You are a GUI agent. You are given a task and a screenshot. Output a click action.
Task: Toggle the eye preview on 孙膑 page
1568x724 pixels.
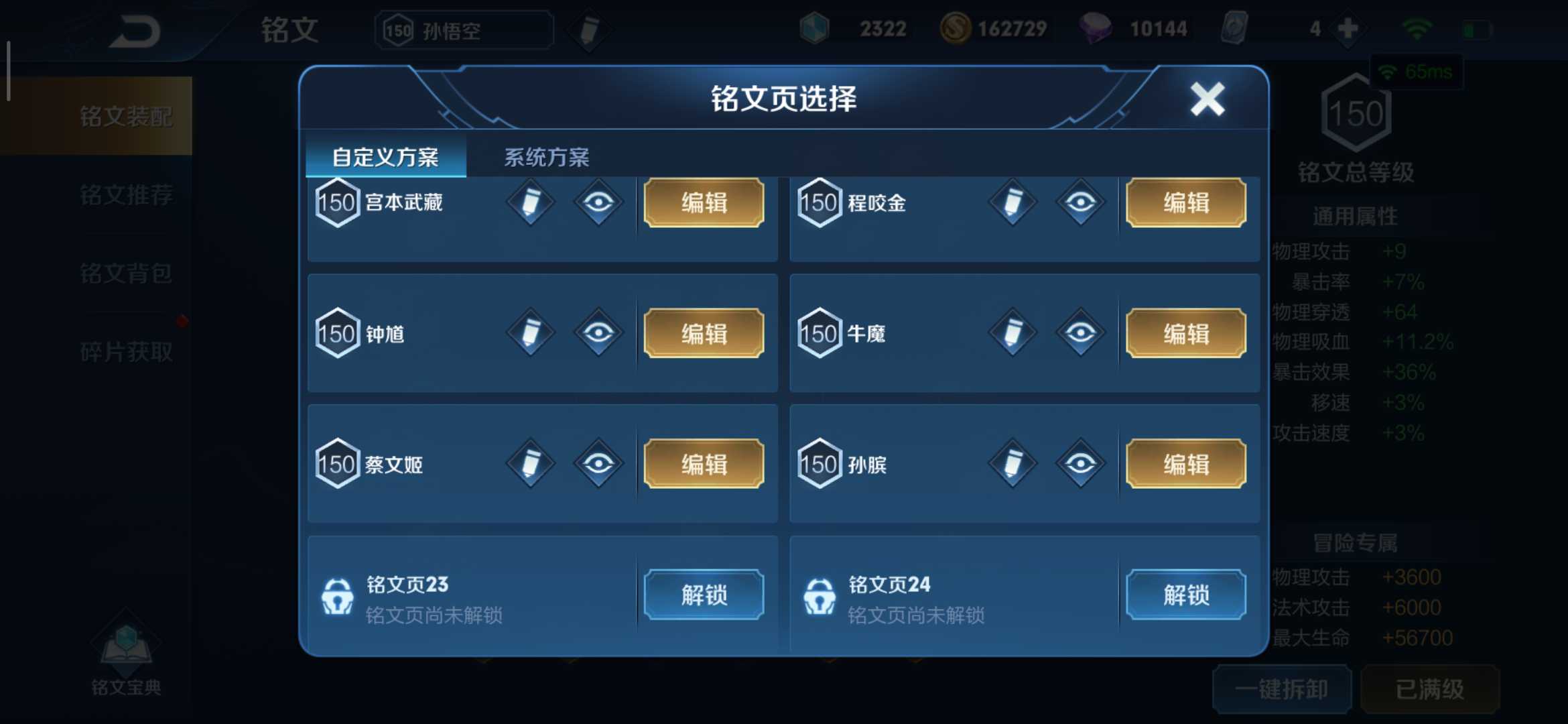click(x=1079, y=464)
